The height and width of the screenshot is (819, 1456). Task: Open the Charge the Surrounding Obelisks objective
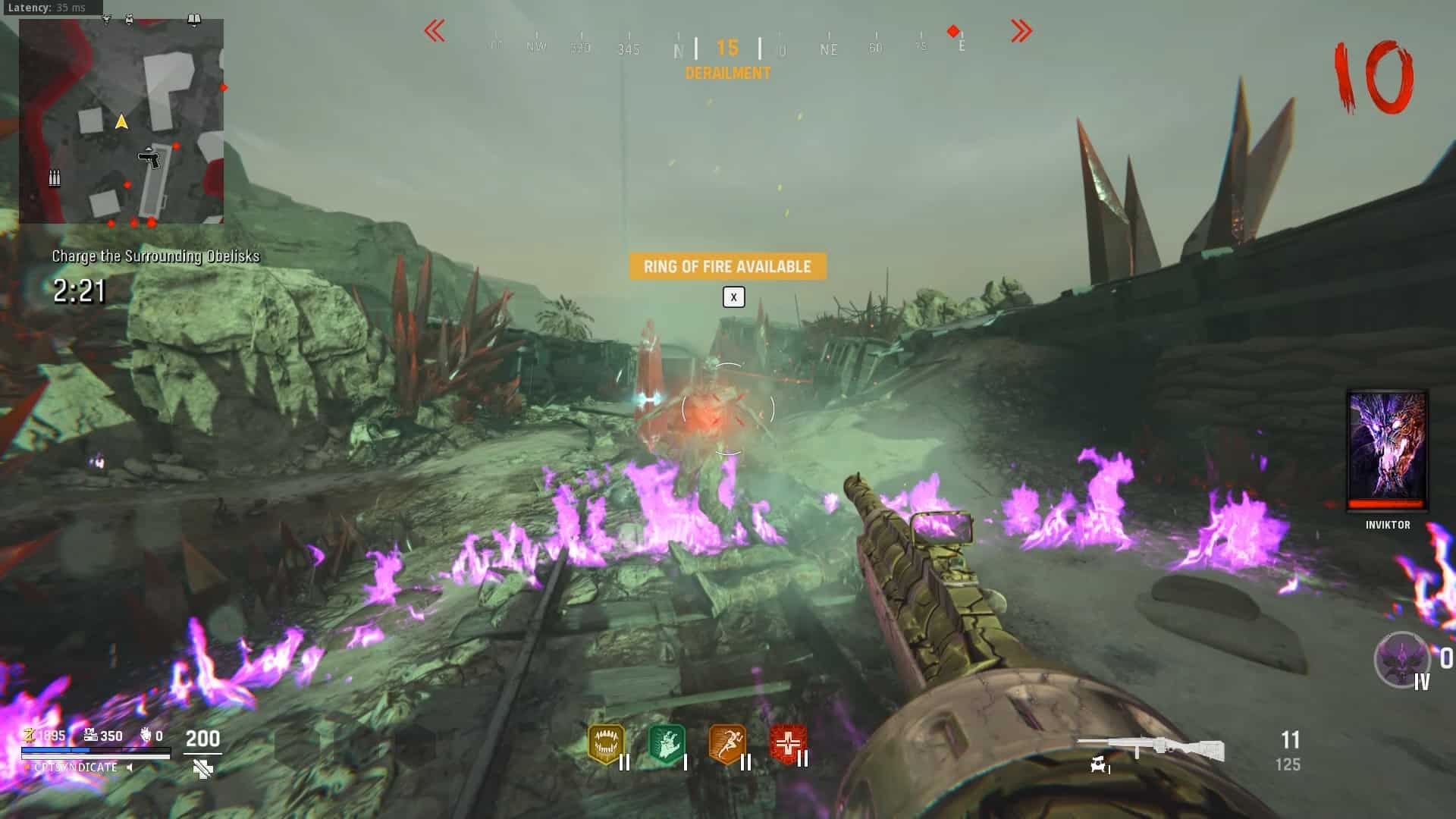pos(155,256)
